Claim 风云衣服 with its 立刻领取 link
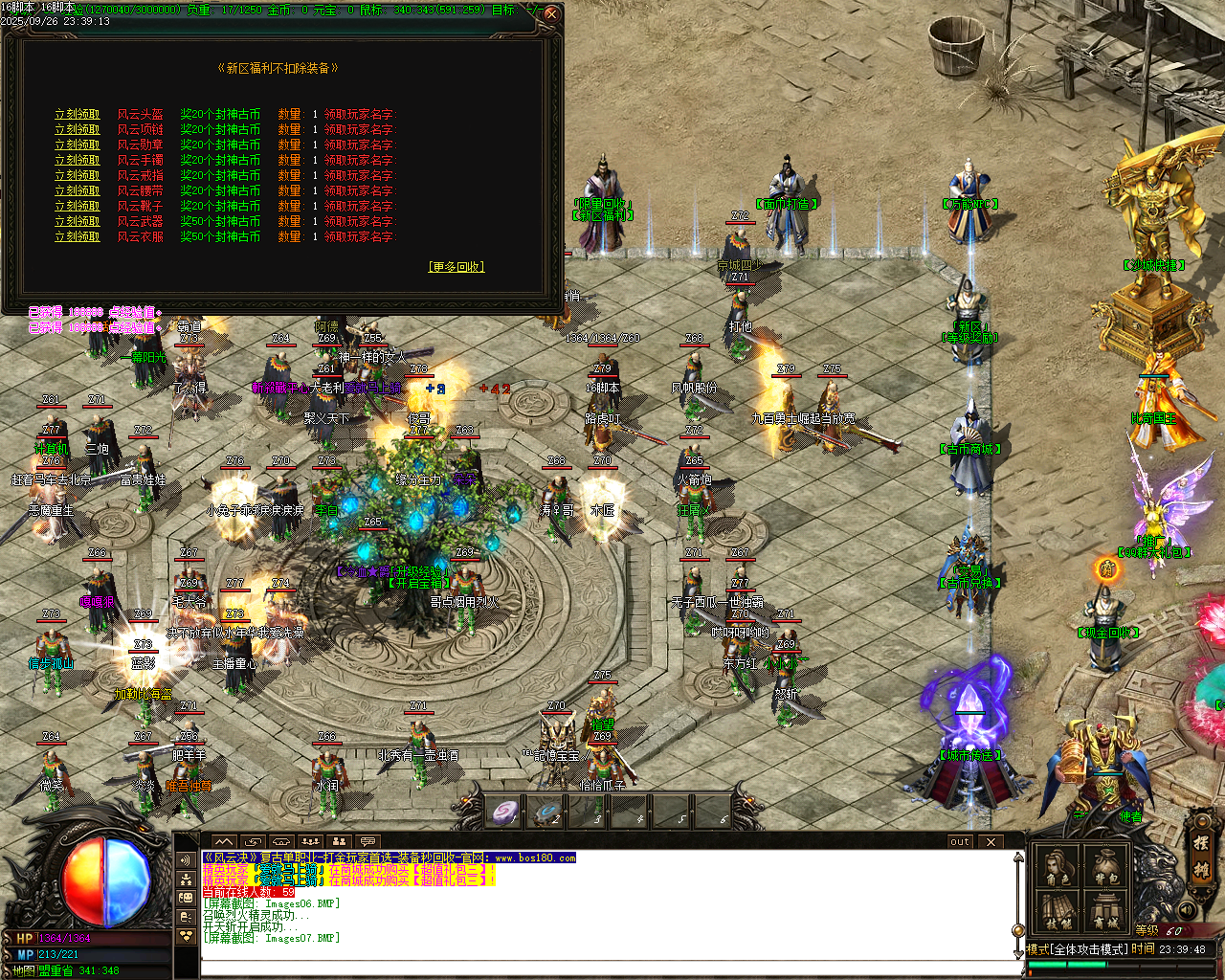Viewport: 1225px width, 980px height. [x=77, y=237]
